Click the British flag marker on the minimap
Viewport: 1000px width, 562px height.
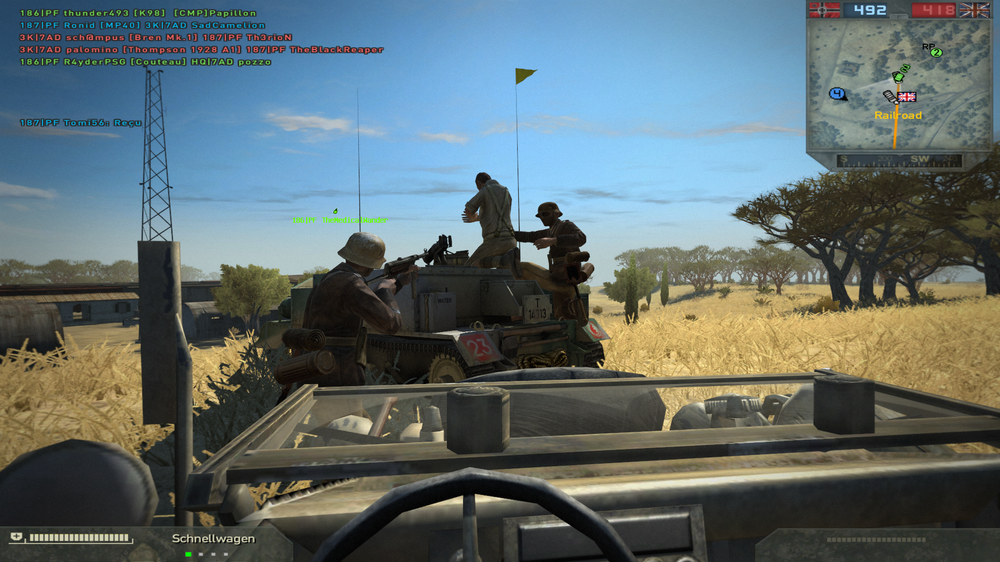coord(907,97)
